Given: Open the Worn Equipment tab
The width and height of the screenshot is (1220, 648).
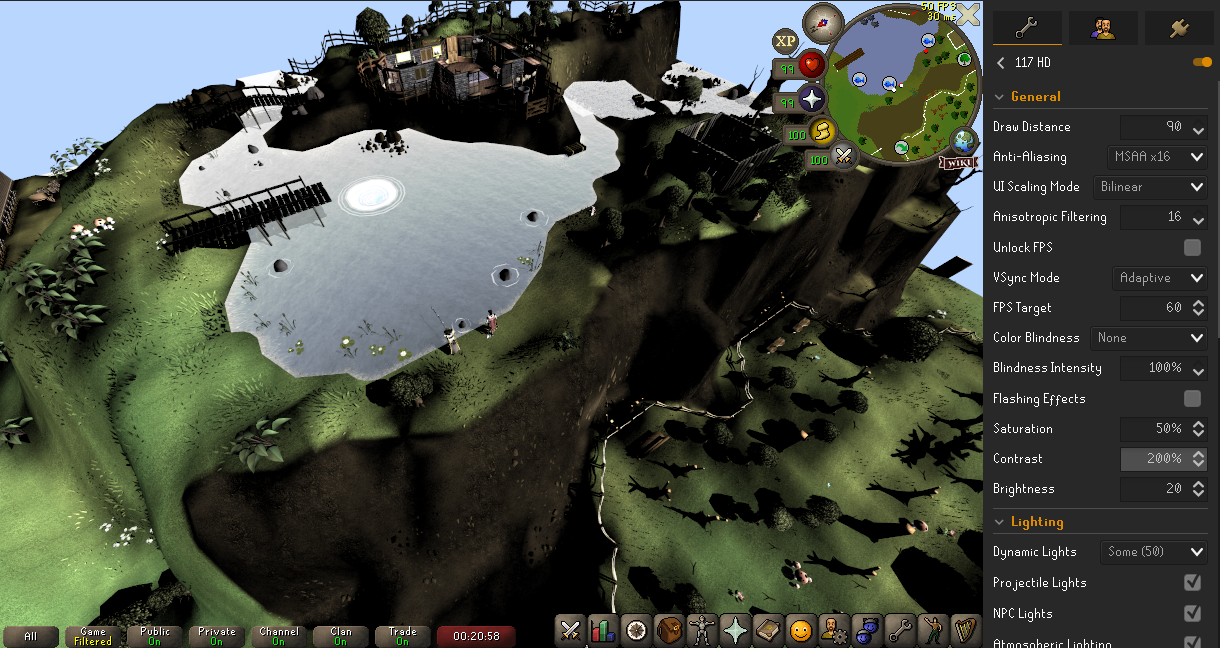Looking at the screenshot, I should (702, 631).
